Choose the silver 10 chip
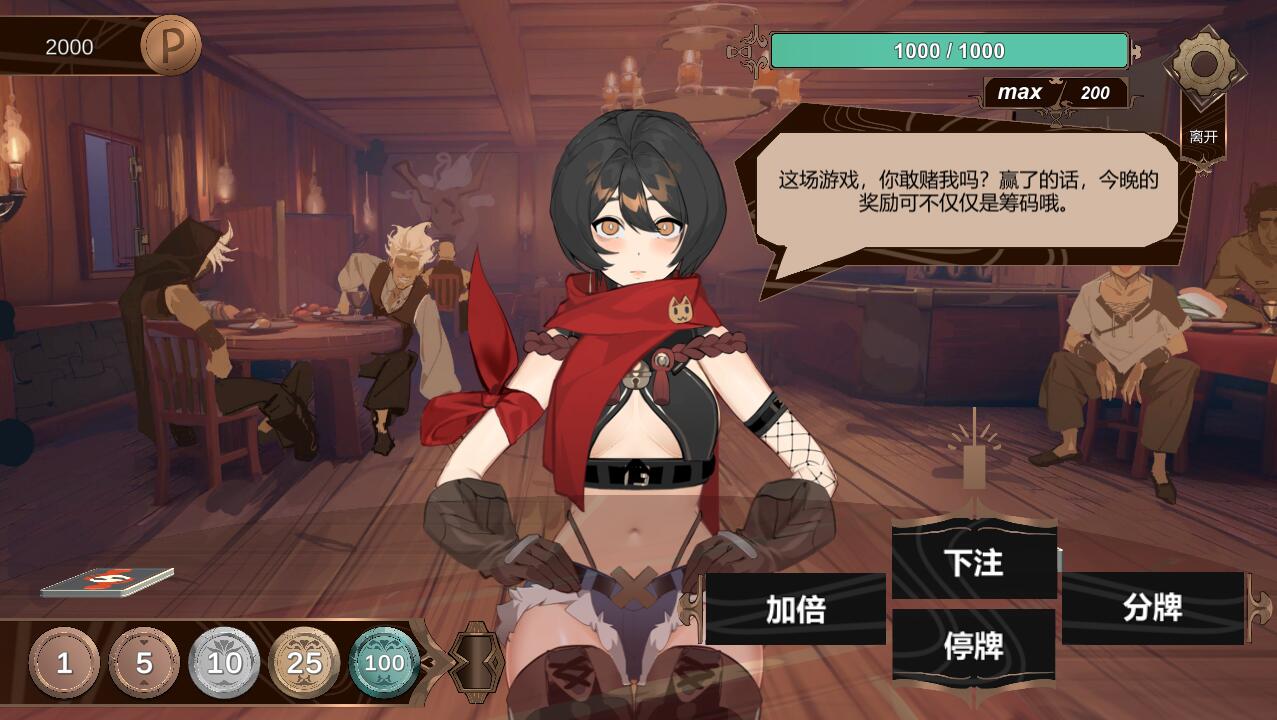Image resolution: width=1277 pixels, height=720 pixels. 224,663
